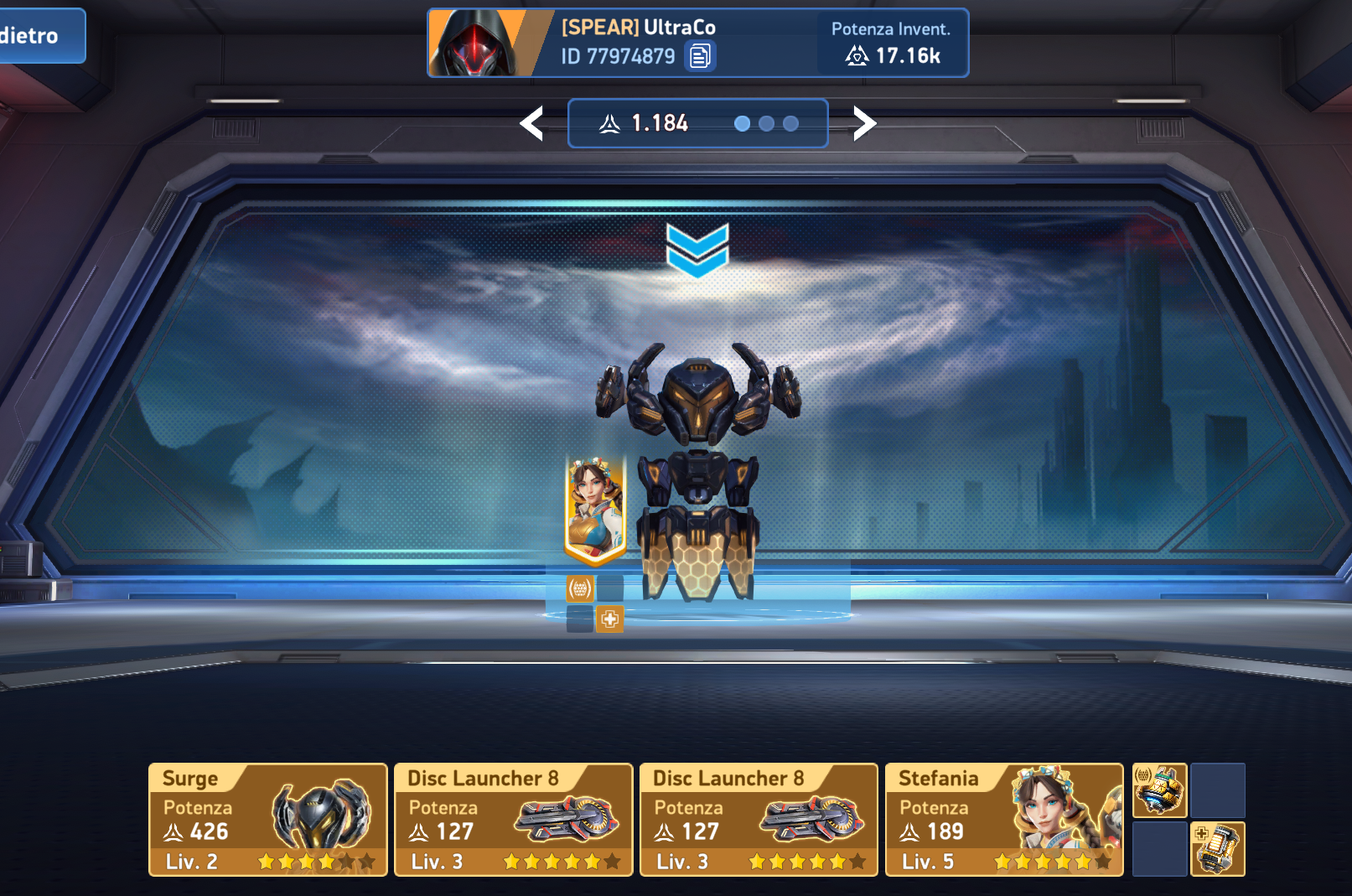Show the previous mech with left arrow
The height and width of the screenshot is (896, 1352).
(x=532, y=124)
